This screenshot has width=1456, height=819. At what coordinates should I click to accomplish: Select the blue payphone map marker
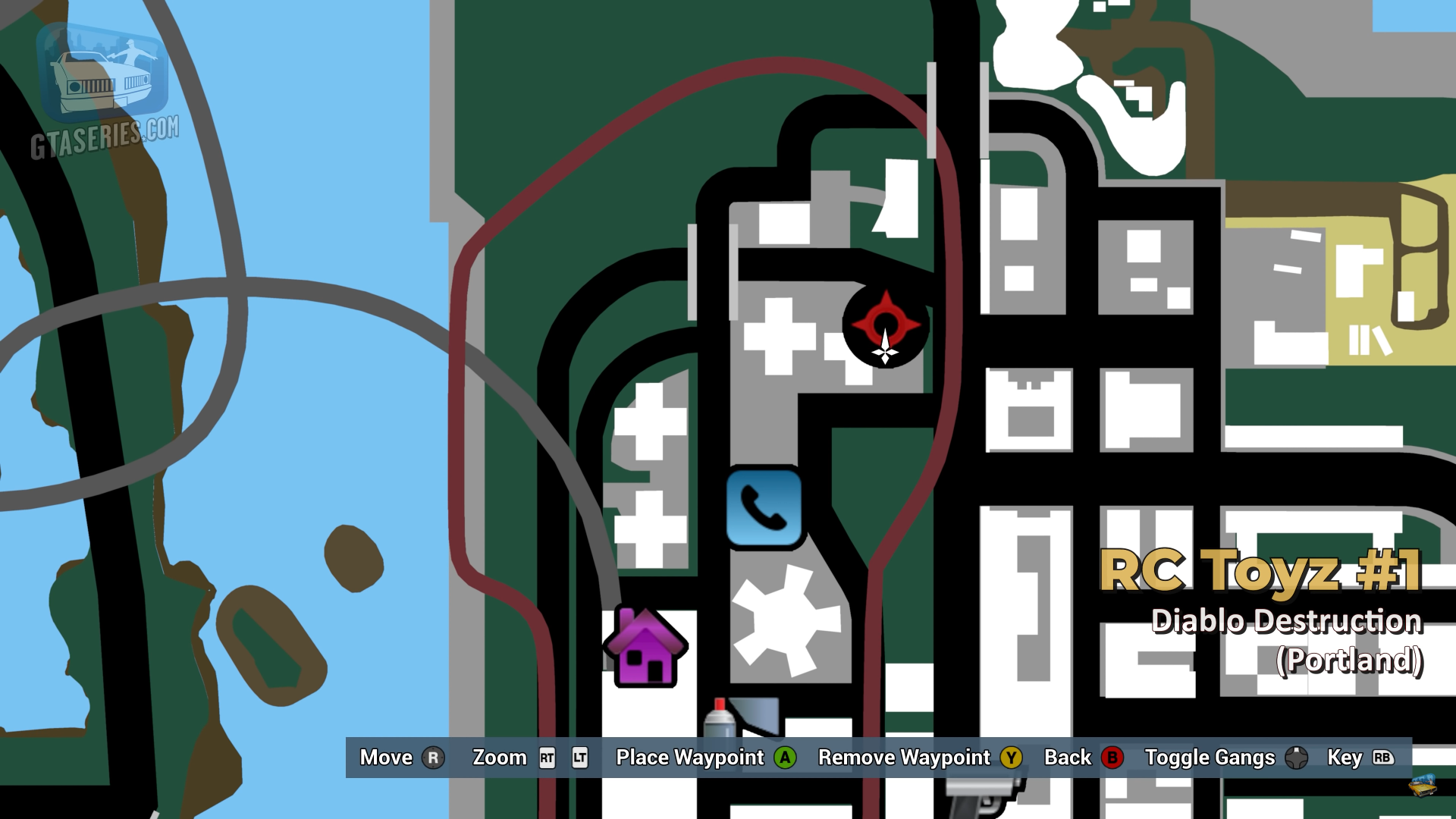(764, 507)
